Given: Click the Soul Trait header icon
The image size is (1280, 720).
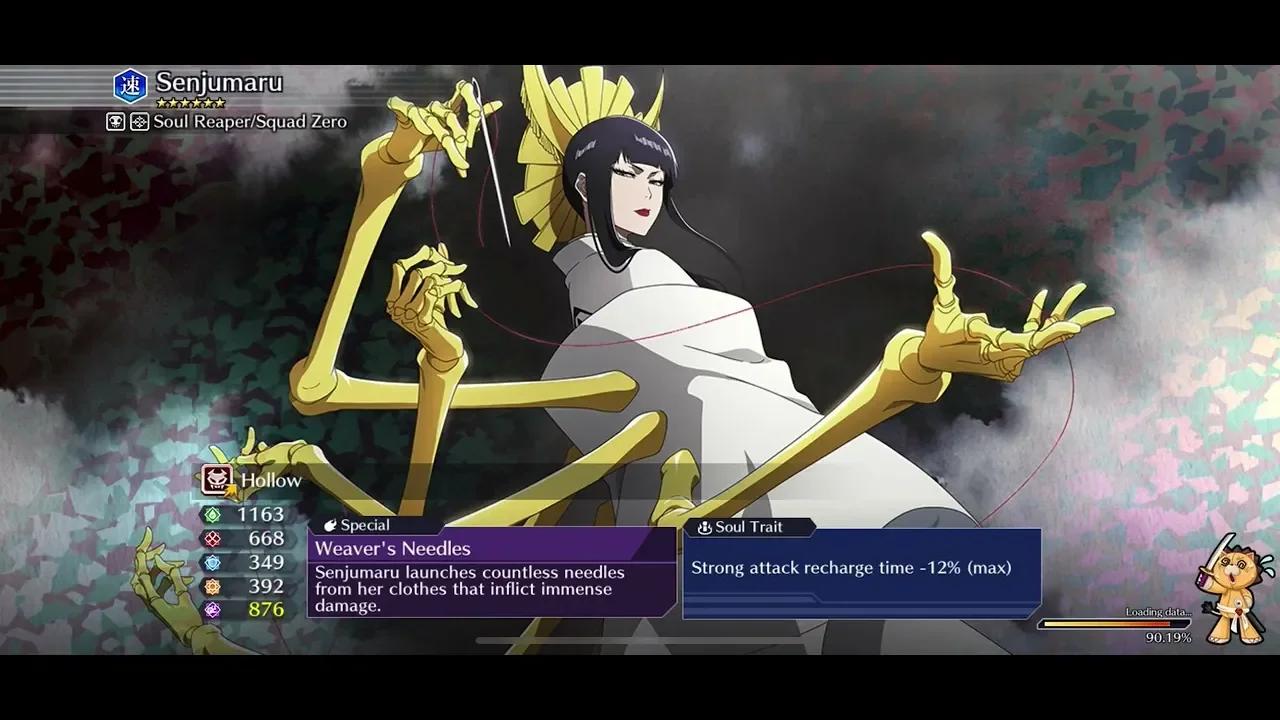Looking at the screenshot, I should coord(707,527).
